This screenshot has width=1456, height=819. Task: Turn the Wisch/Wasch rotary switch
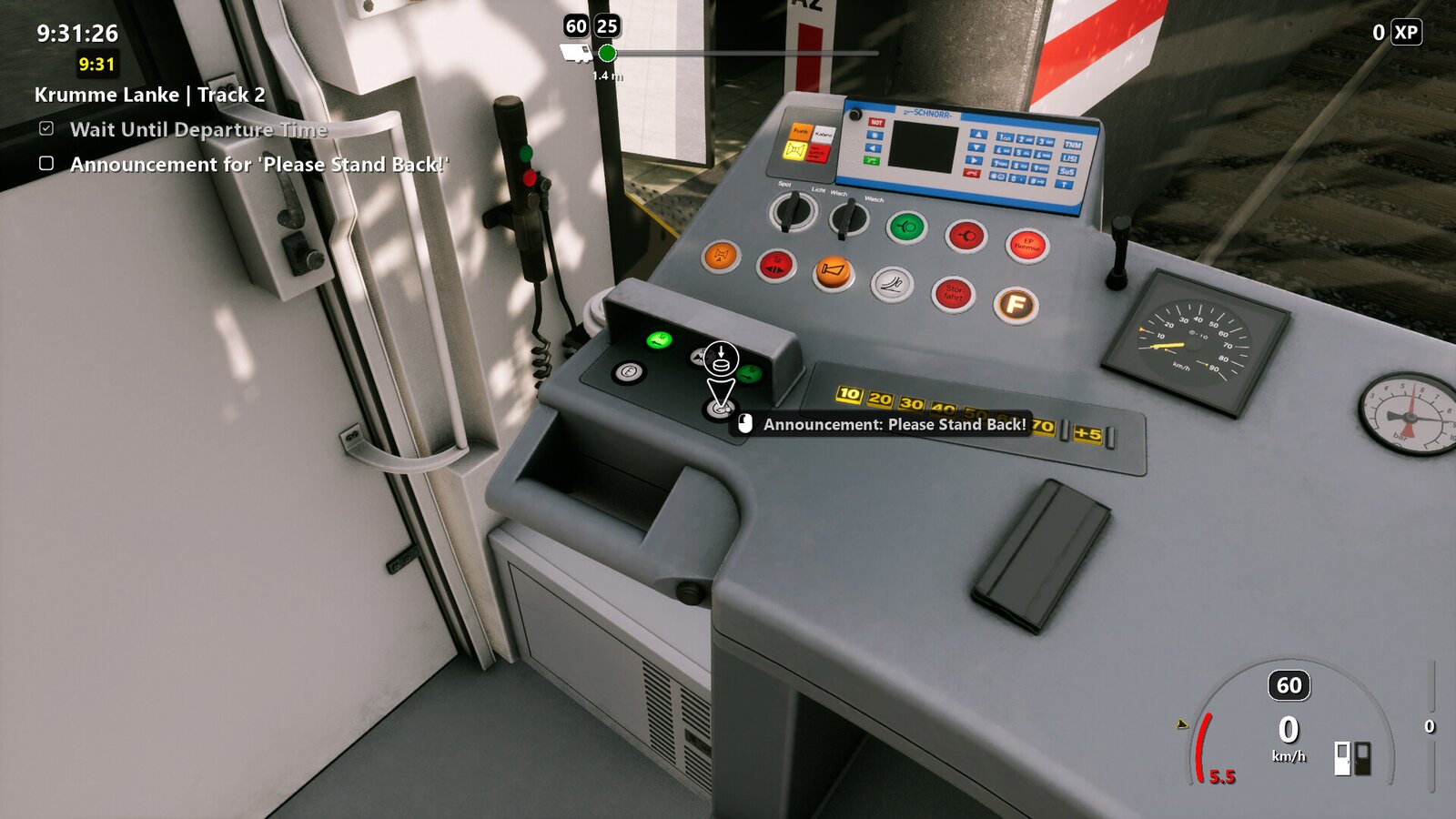pos(851,216)
